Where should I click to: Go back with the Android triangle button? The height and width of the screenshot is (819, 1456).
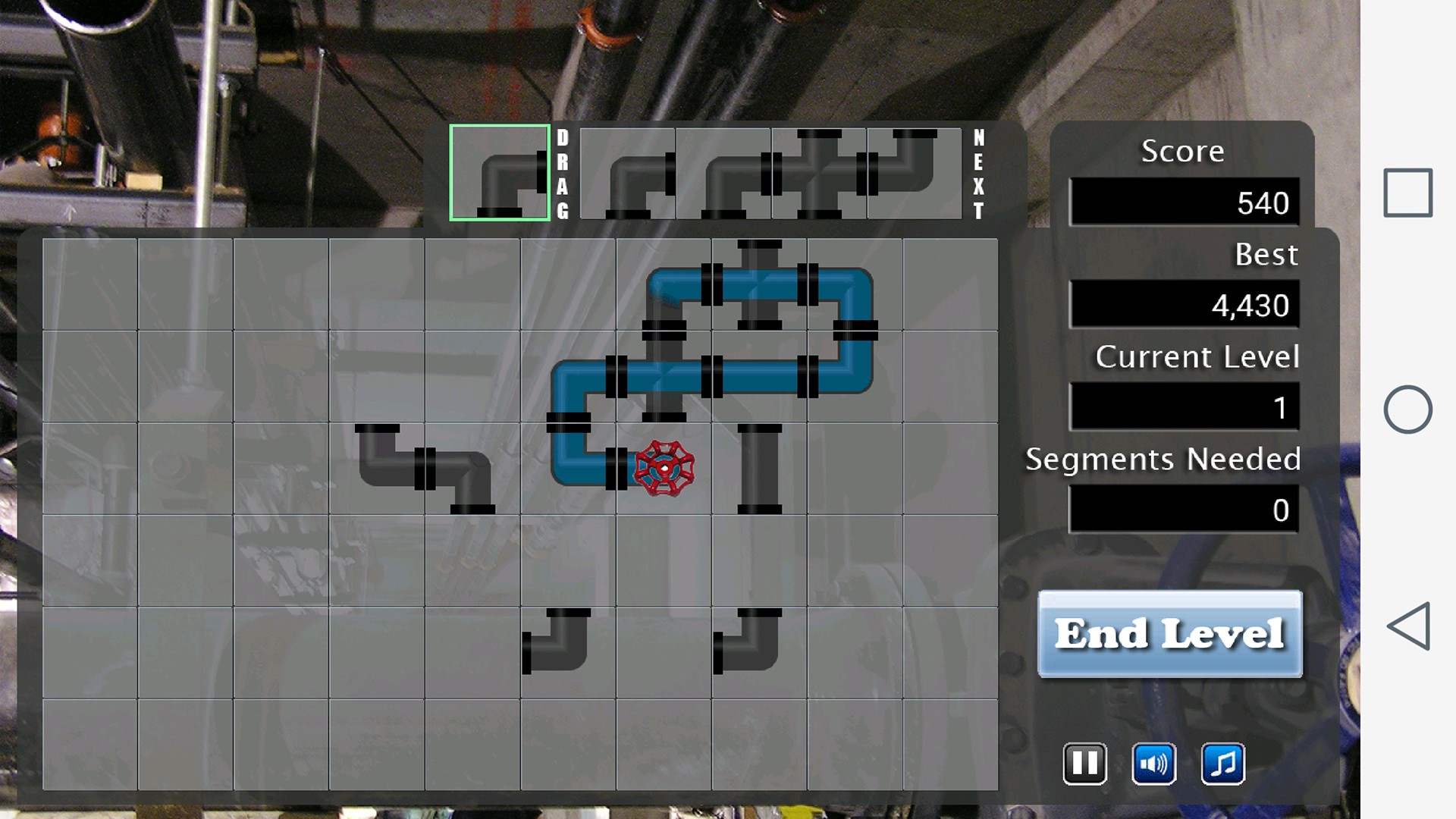click(1407, 626)
